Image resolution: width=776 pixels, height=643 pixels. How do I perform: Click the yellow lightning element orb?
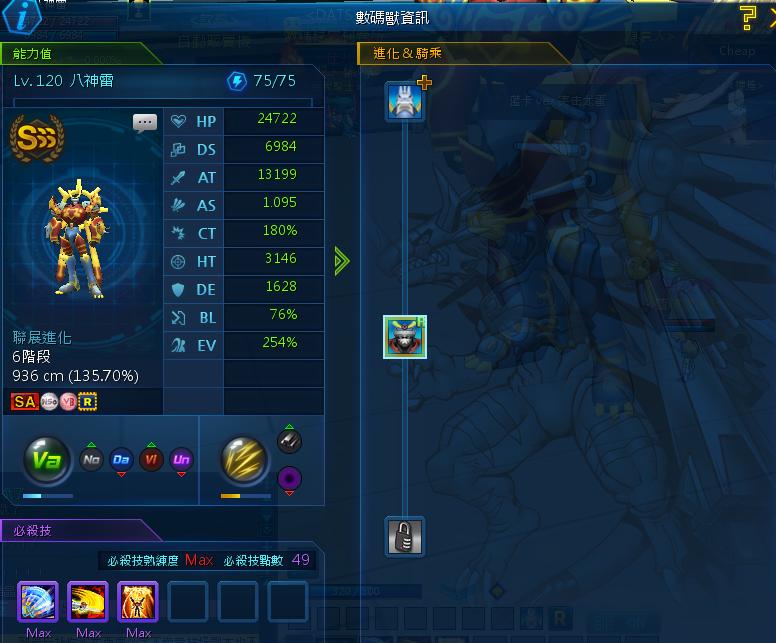tap(243, 460)
